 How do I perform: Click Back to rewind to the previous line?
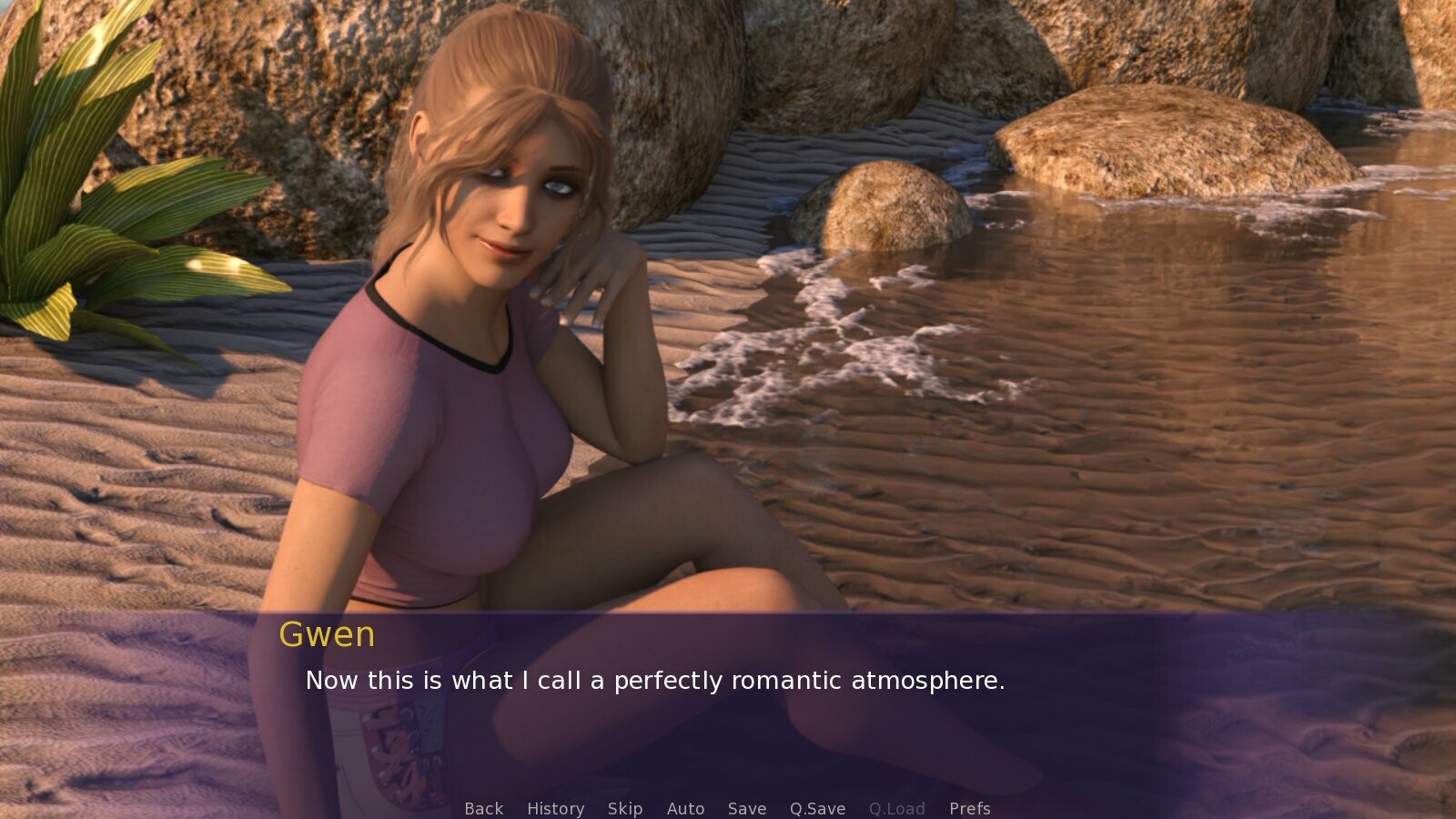click(483, 808)
